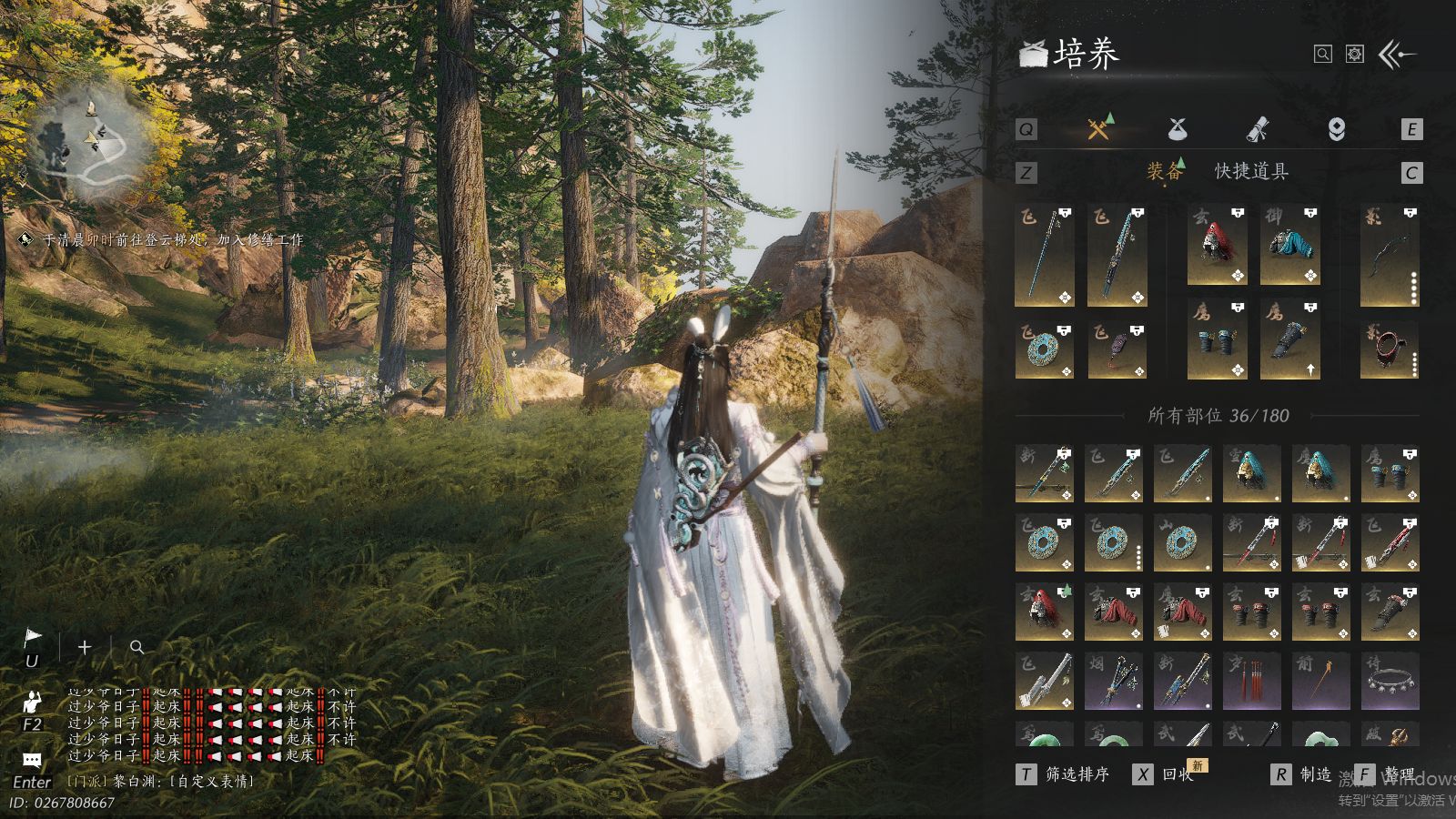Viewport: 1456px width, 819px height.
Task: Switch to the crossed swords equipment tab
Action: pyautogui.click(x=1099, y=128)
